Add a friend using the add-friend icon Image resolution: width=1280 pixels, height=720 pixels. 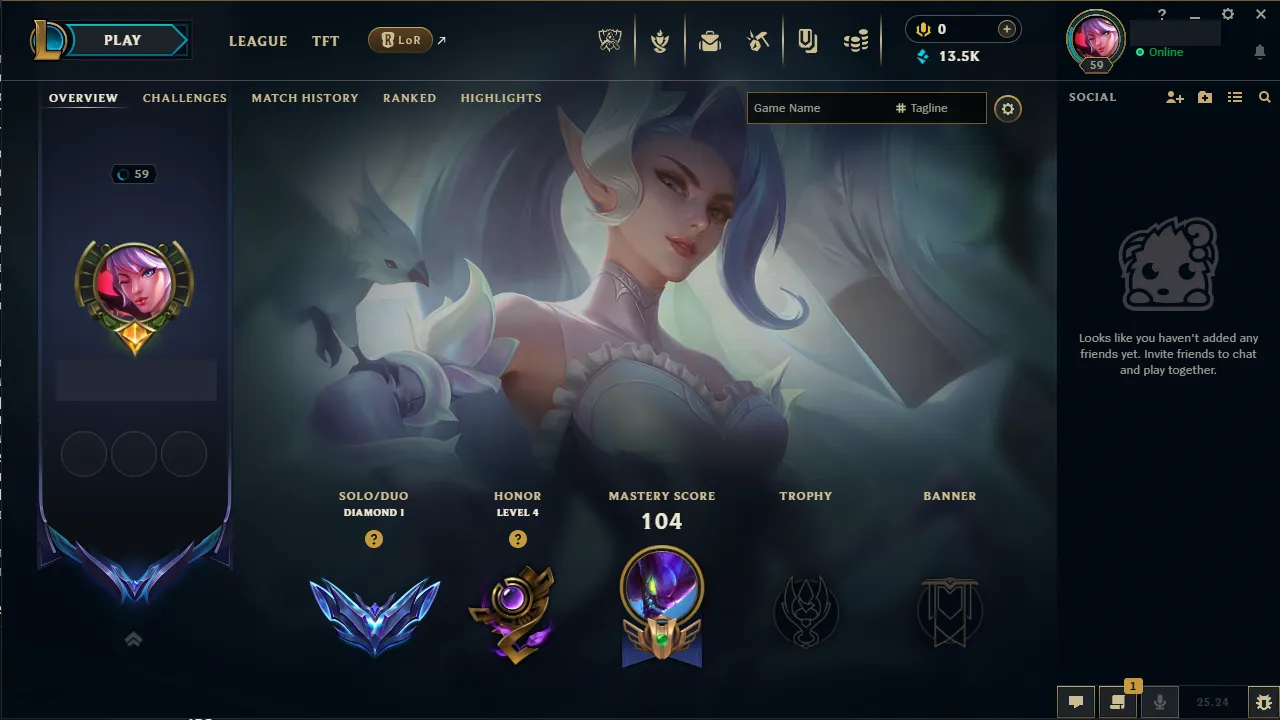click(1174, 97)
